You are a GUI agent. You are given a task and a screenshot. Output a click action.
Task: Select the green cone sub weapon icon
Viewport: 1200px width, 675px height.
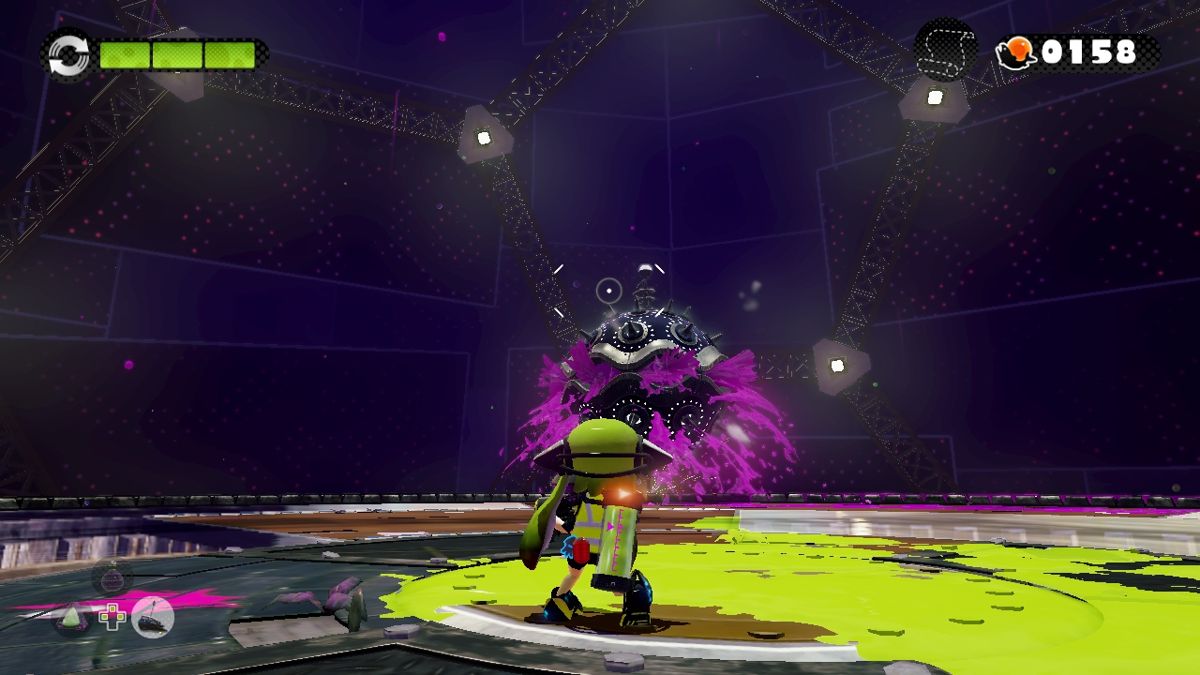tap(72, 619)
